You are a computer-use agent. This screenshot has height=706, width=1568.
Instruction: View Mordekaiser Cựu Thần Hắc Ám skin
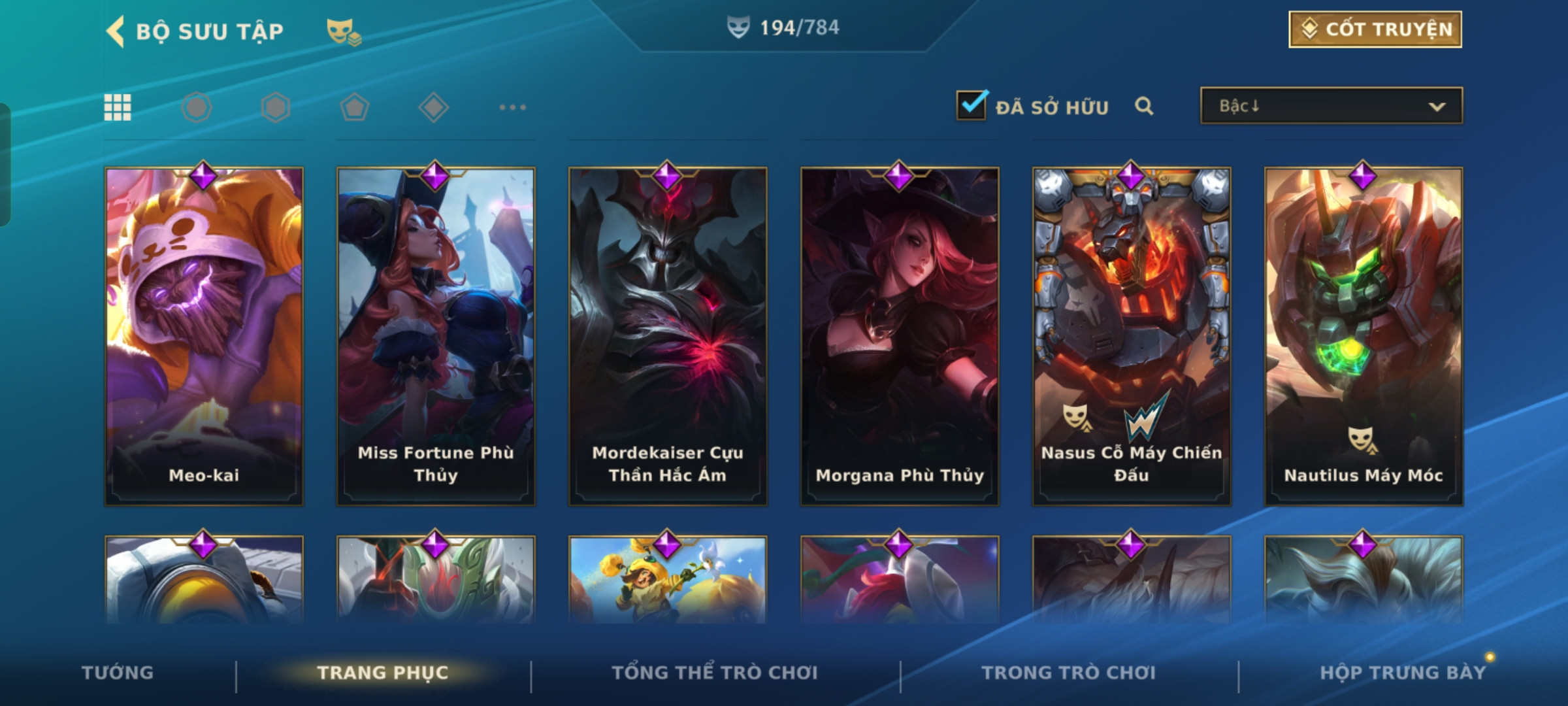click(668, 337)
